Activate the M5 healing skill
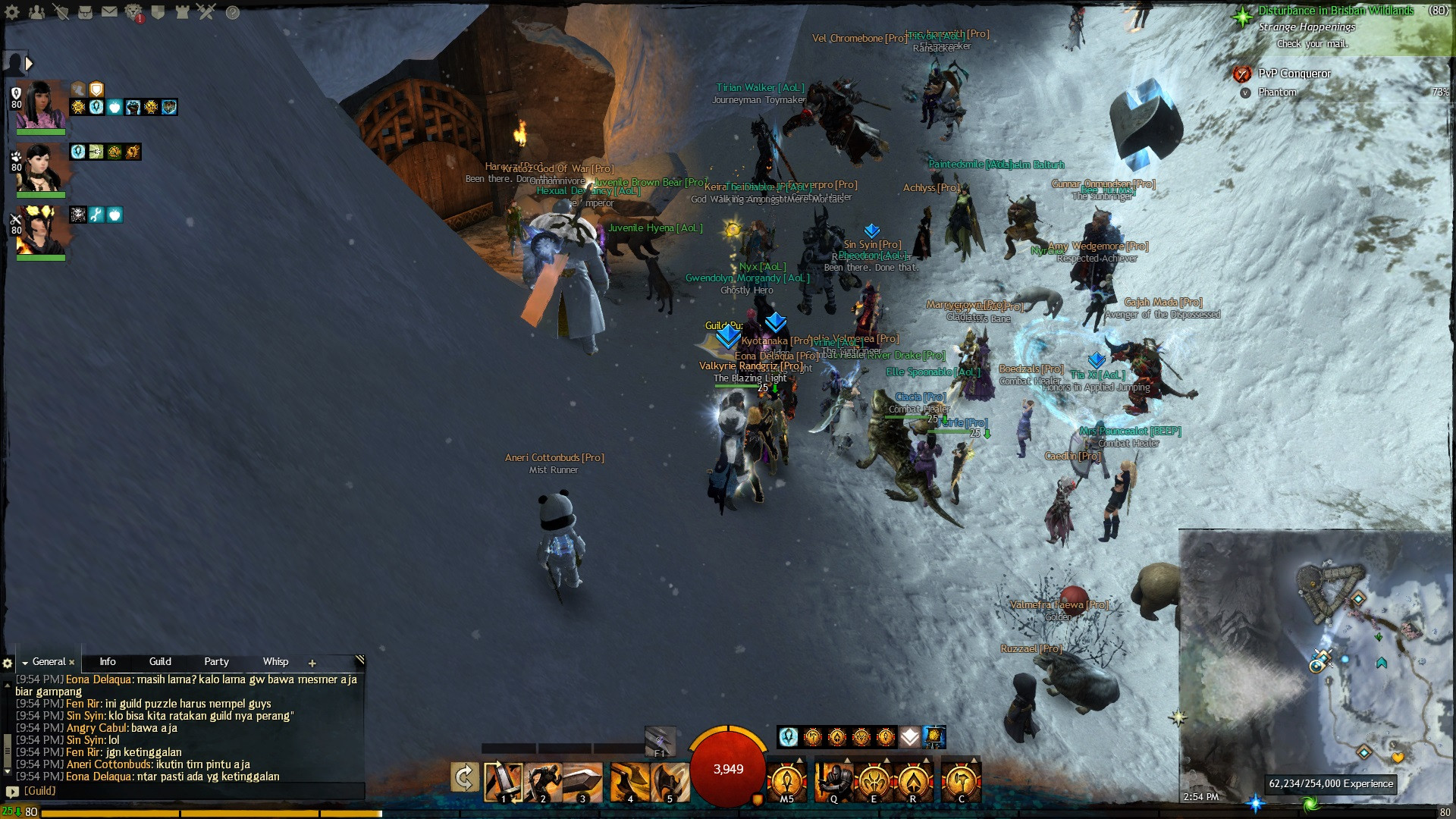Screen dimensions: 1456x819 click(786, 779)
